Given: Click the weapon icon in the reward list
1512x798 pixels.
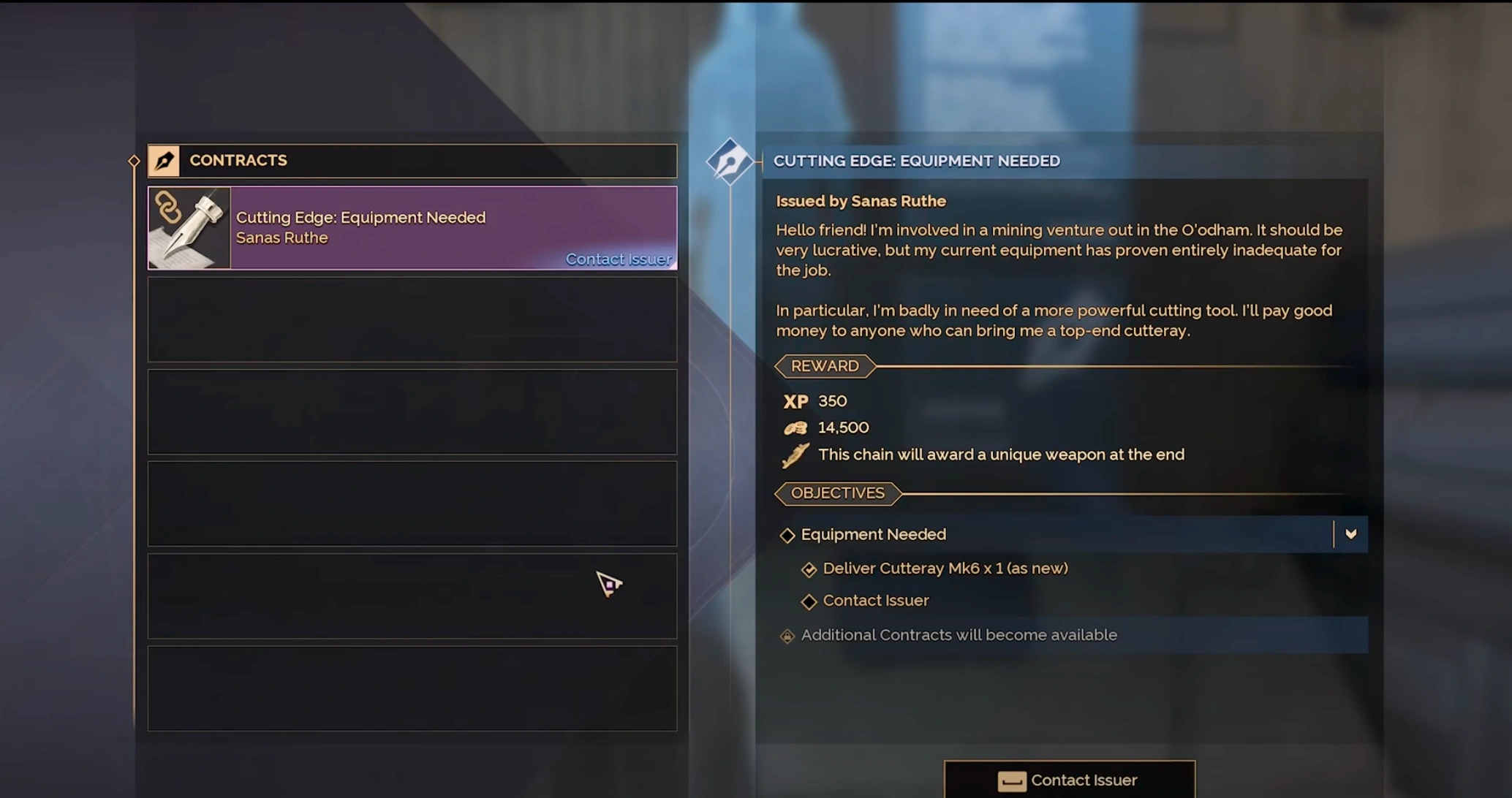Looking at the screenshot, I should tap(796, 455).
